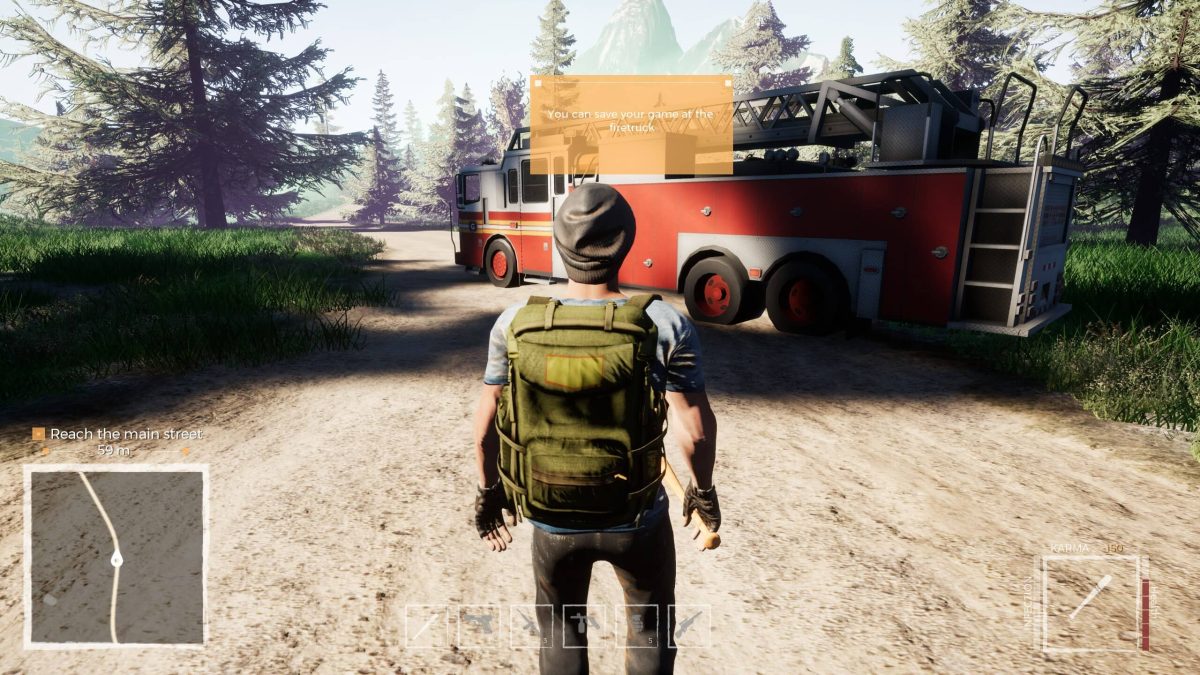1200x675 pixels.
Task: Pick the molotov bottle hotbar slot
Action: click(x=584, y=626)
